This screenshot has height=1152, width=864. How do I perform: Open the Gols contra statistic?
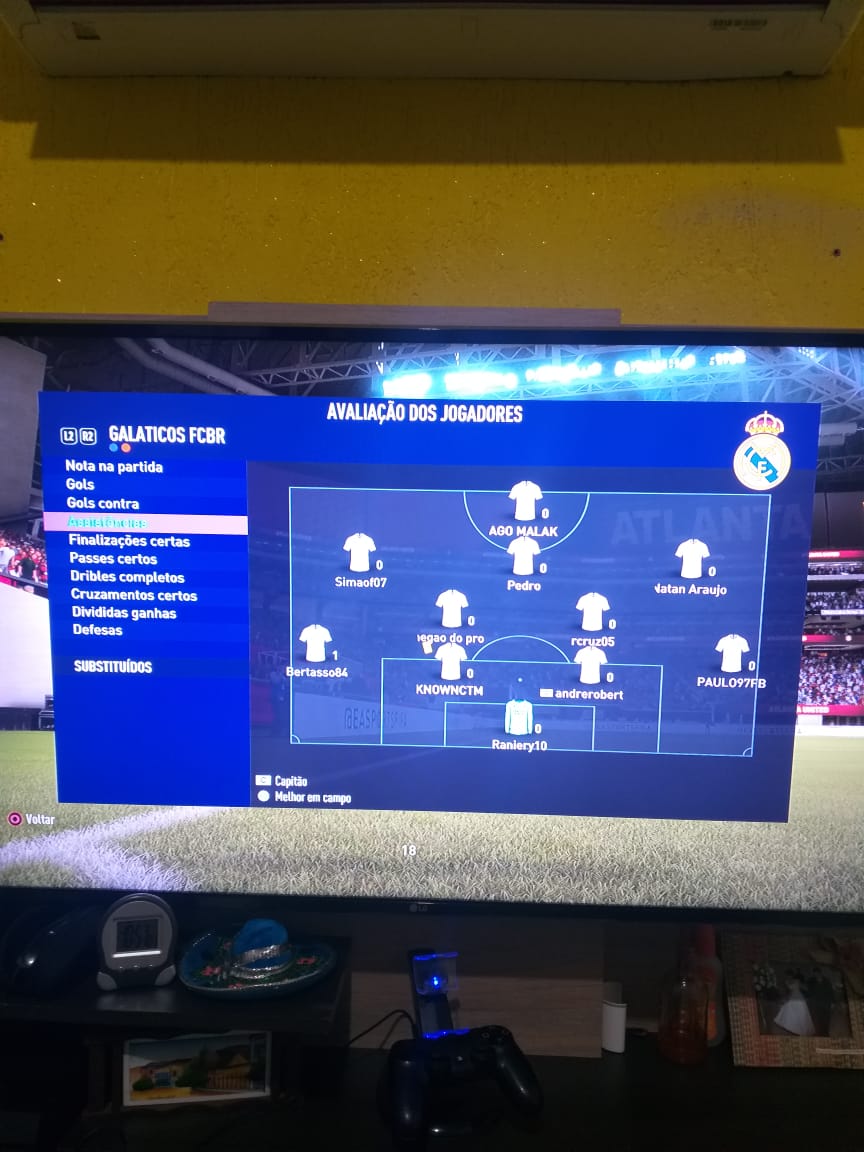pos(102,503)
